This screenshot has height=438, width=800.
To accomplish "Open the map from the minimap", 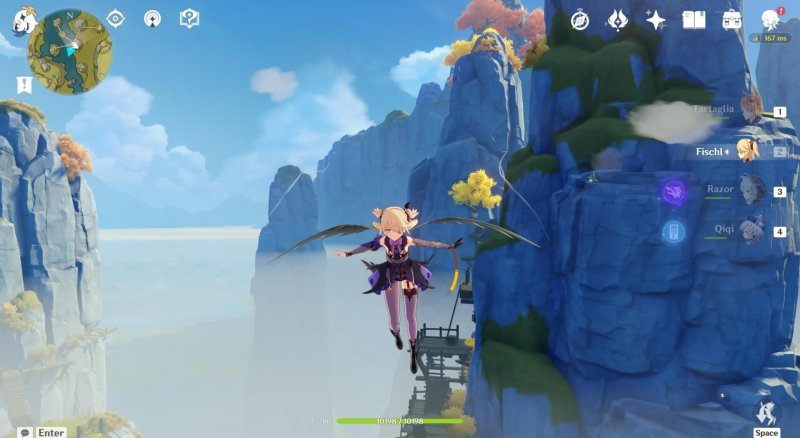I will point(70,51).
